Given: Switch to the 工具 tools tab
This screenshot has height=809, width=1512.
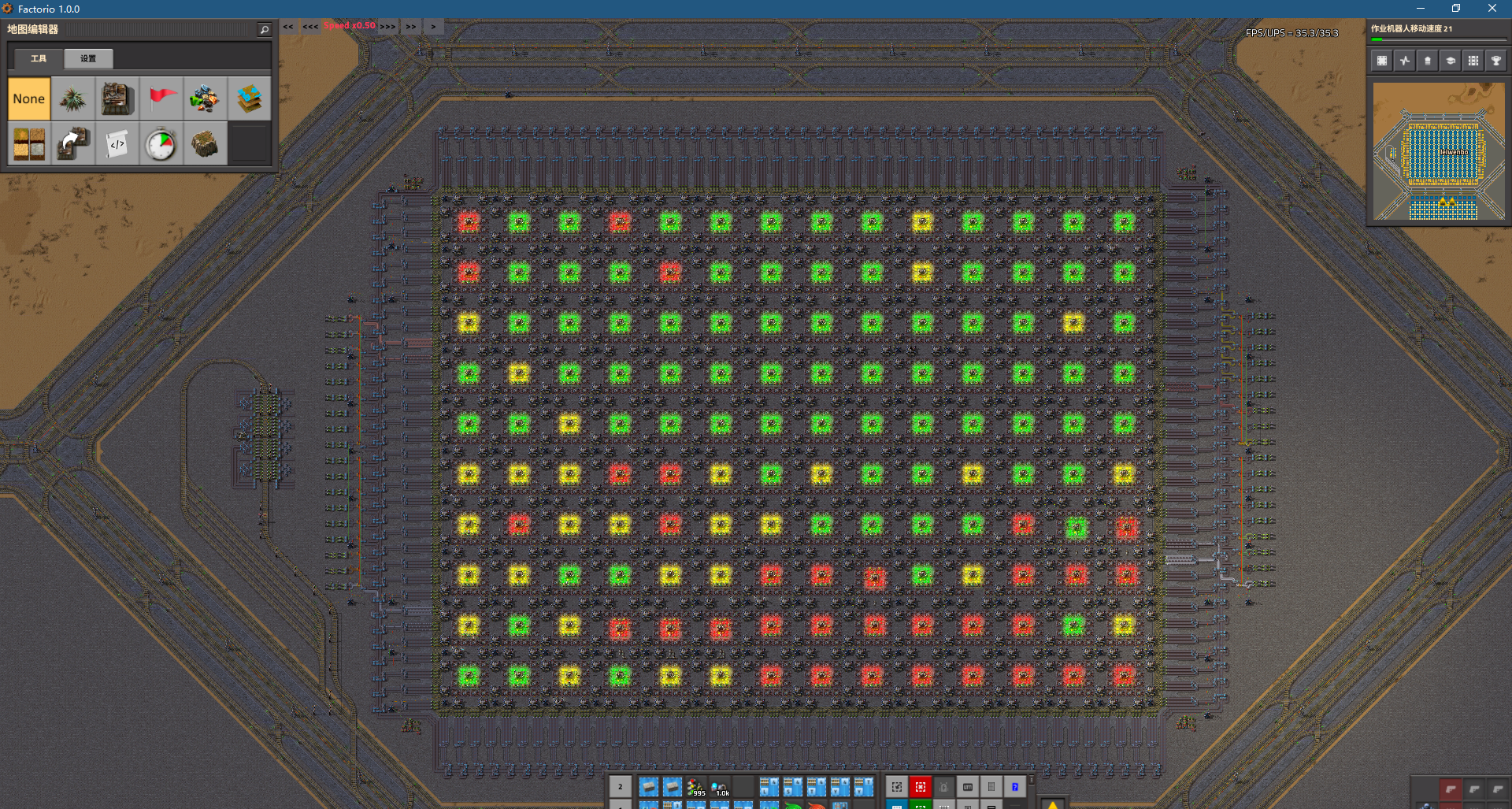Looking at the screenshot, I should click(x=37, y=58).
